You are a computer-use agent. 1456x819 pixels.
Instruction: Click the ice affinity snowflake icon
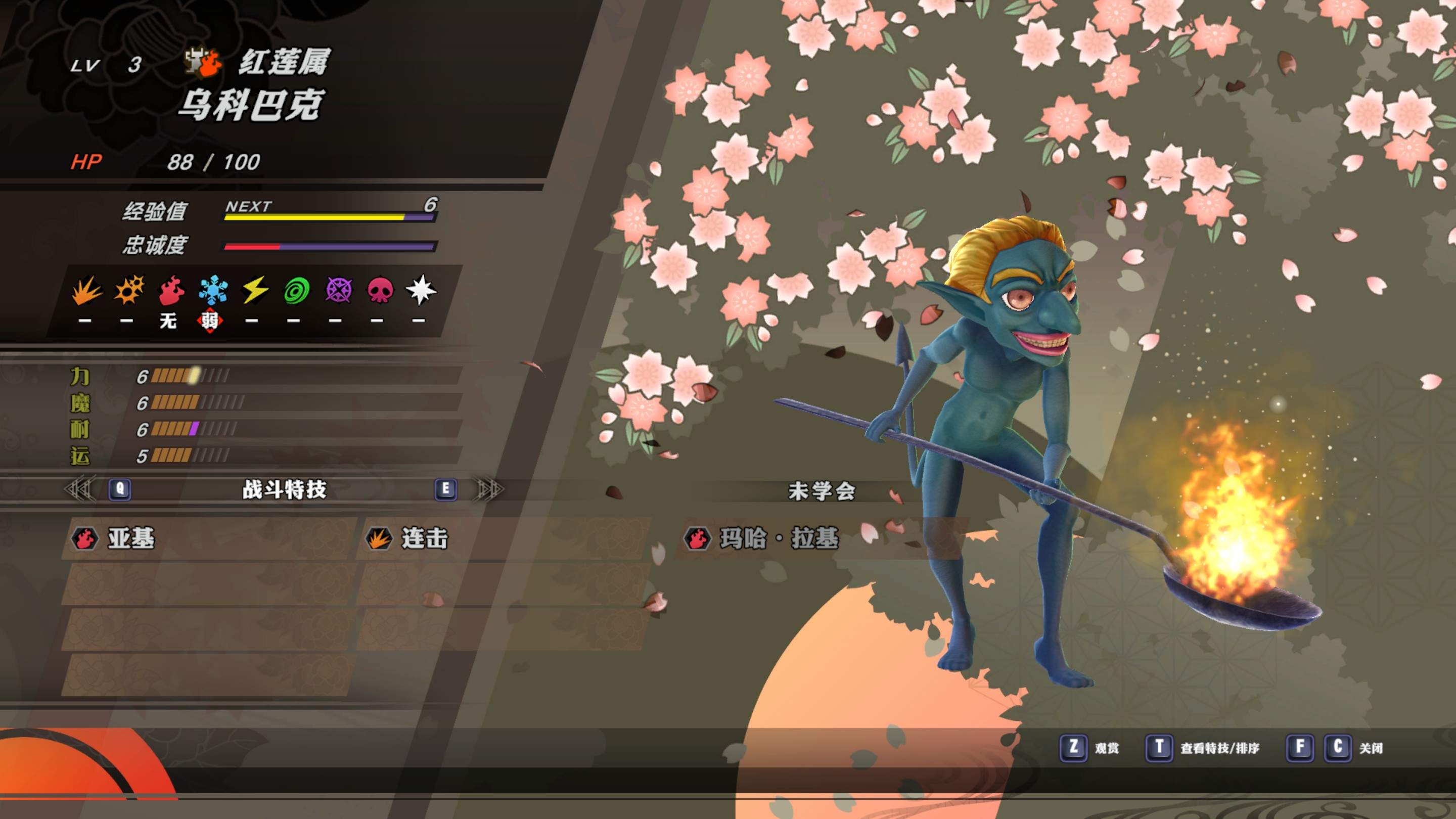pos(213,291)
